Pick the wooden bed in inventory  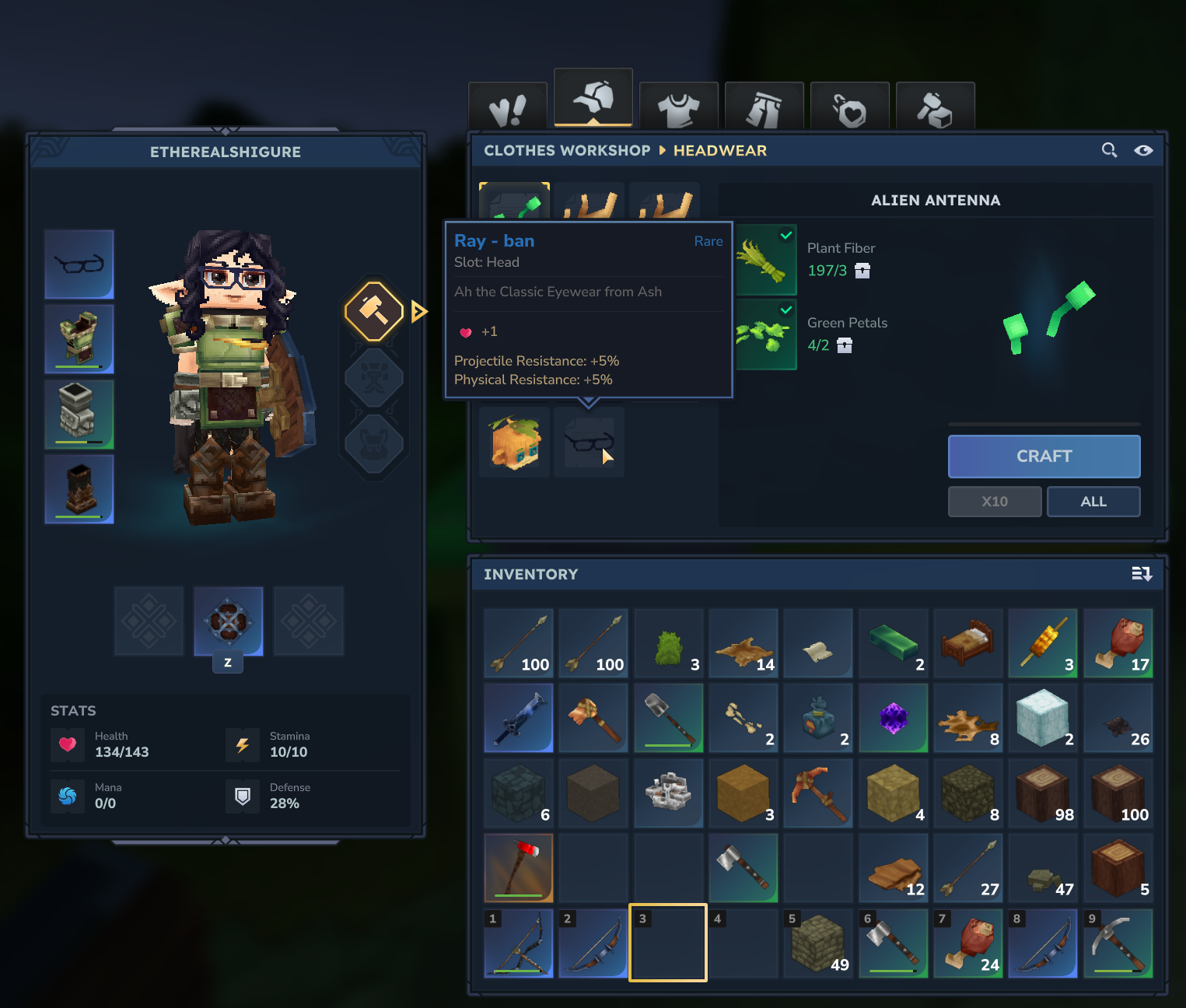(x=967, y=644)
